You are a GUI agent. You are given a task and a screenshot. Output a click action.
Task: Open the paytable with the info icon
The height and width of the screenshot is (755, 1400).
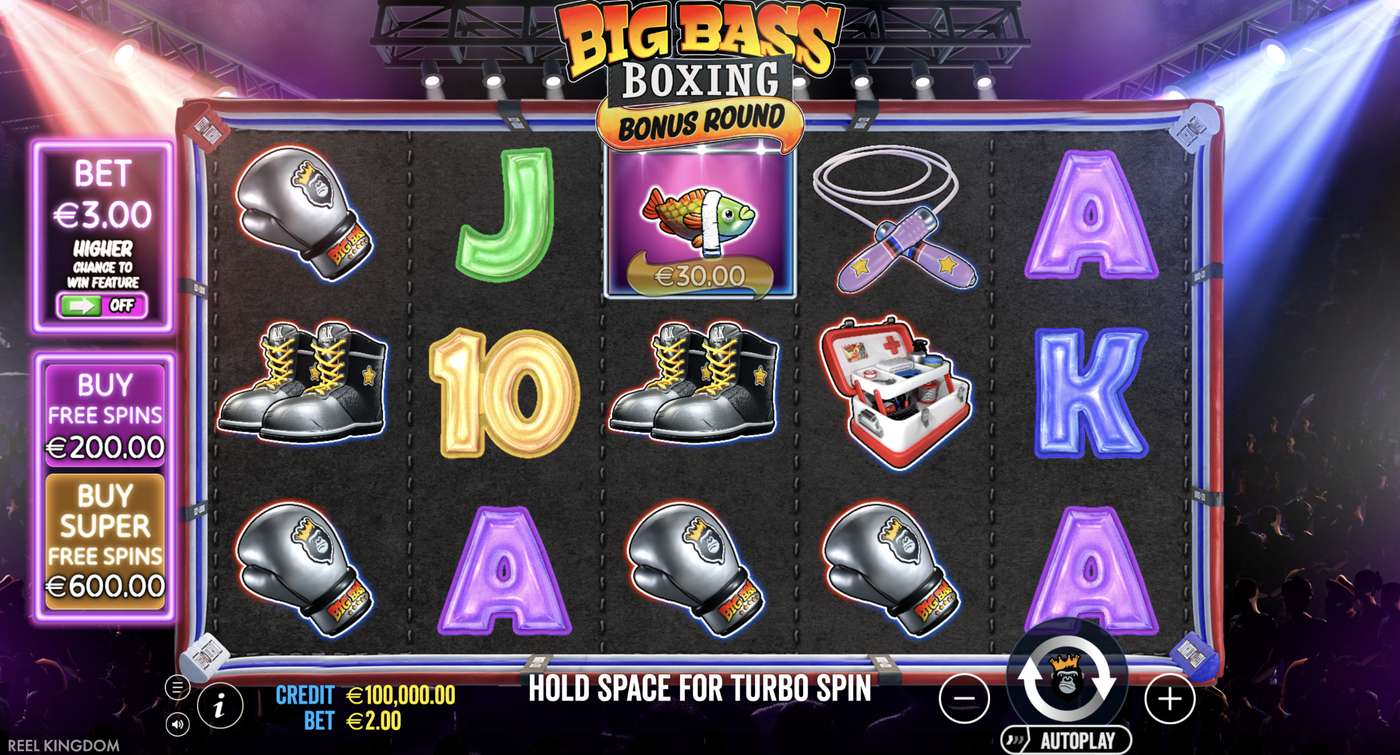(218, 704)
